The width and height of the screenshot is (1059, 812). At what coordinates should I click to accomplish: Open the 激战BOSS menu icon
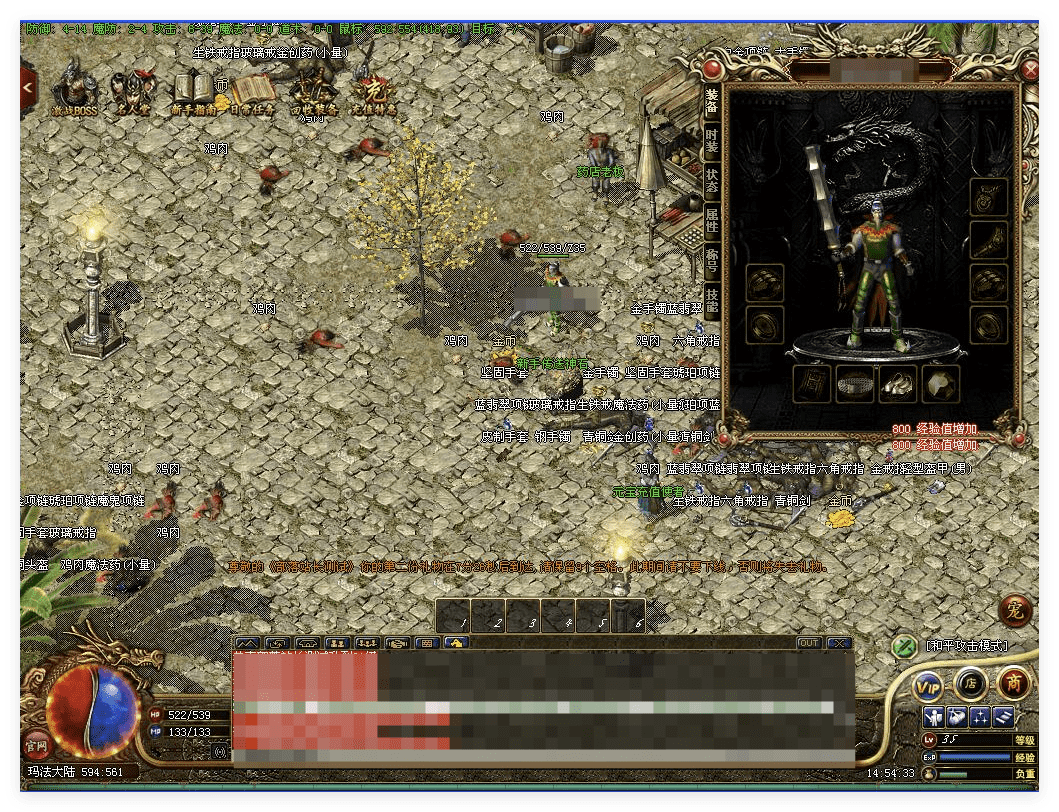[75, 90]
